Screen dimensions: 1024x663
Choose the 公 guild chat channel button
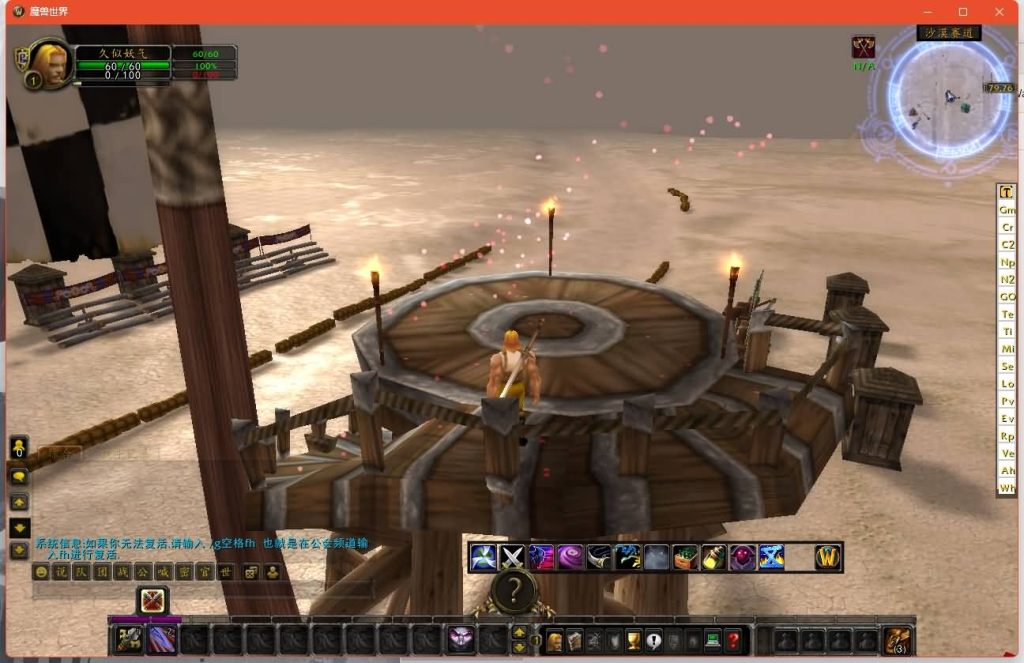tap(143, 572)
